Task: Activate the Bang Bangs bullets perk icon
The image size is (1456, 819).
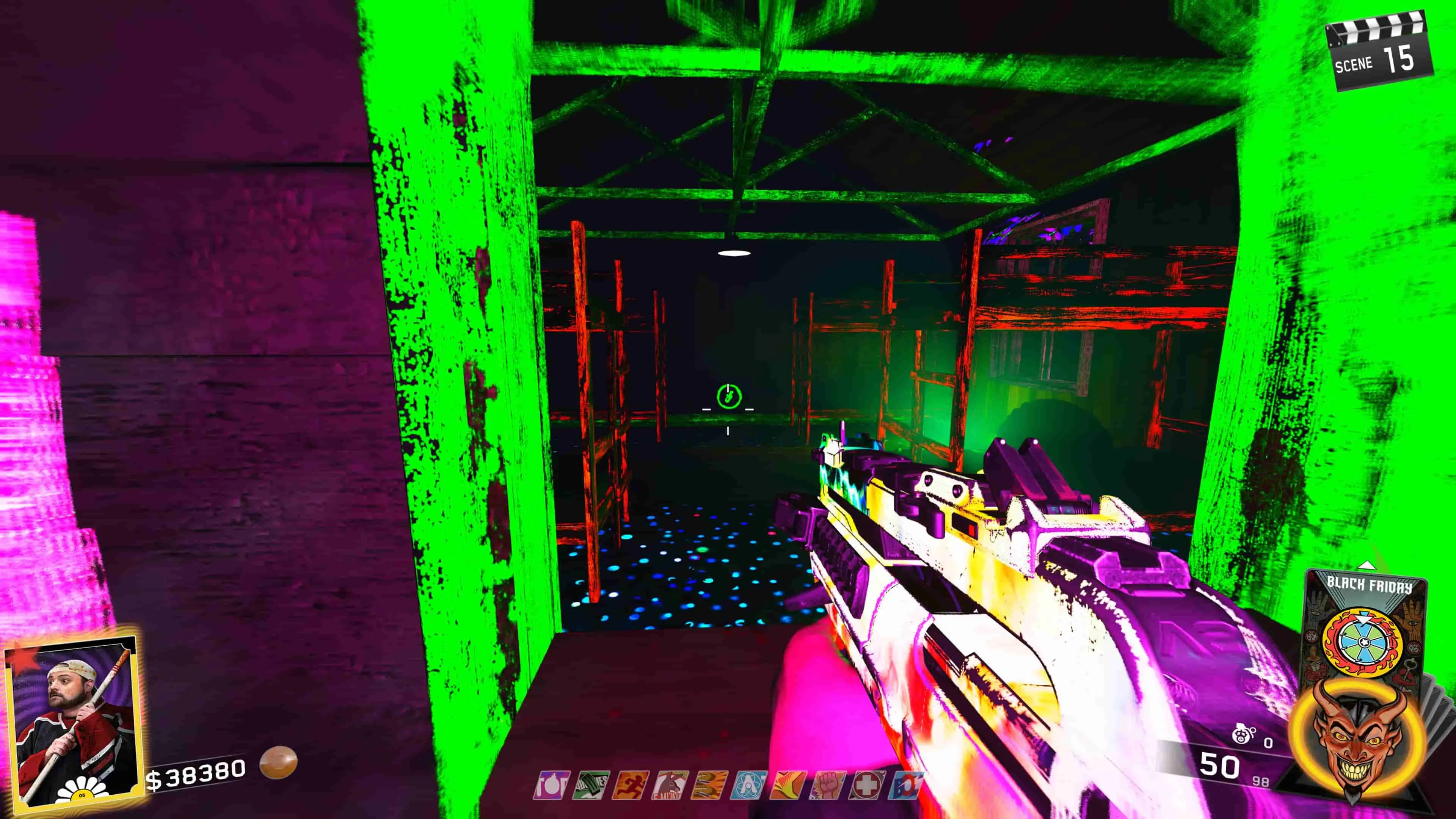Action: (710, 786)
